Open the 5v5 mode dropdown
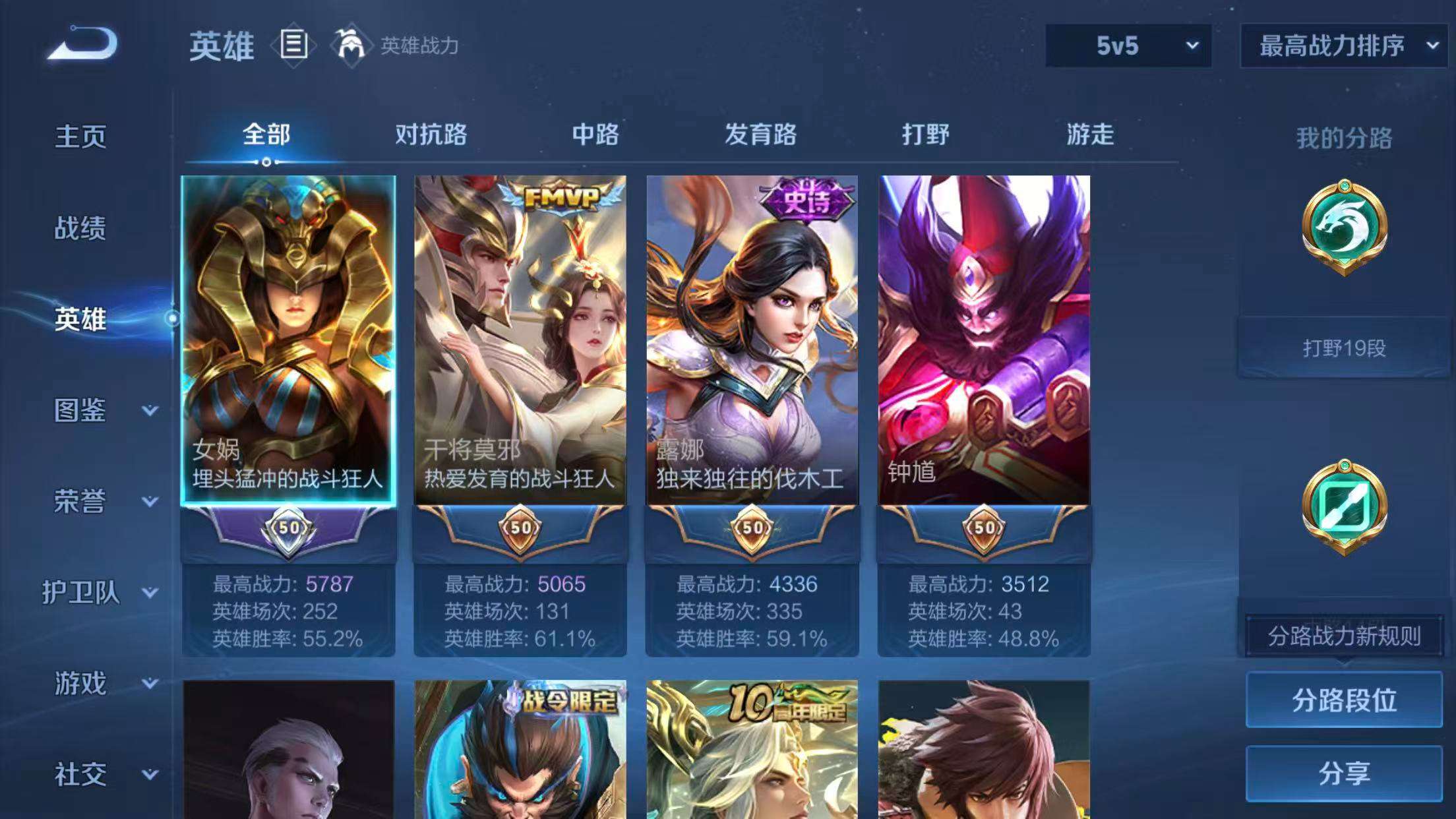The image size is (1456, 819). coord(1126,46)
